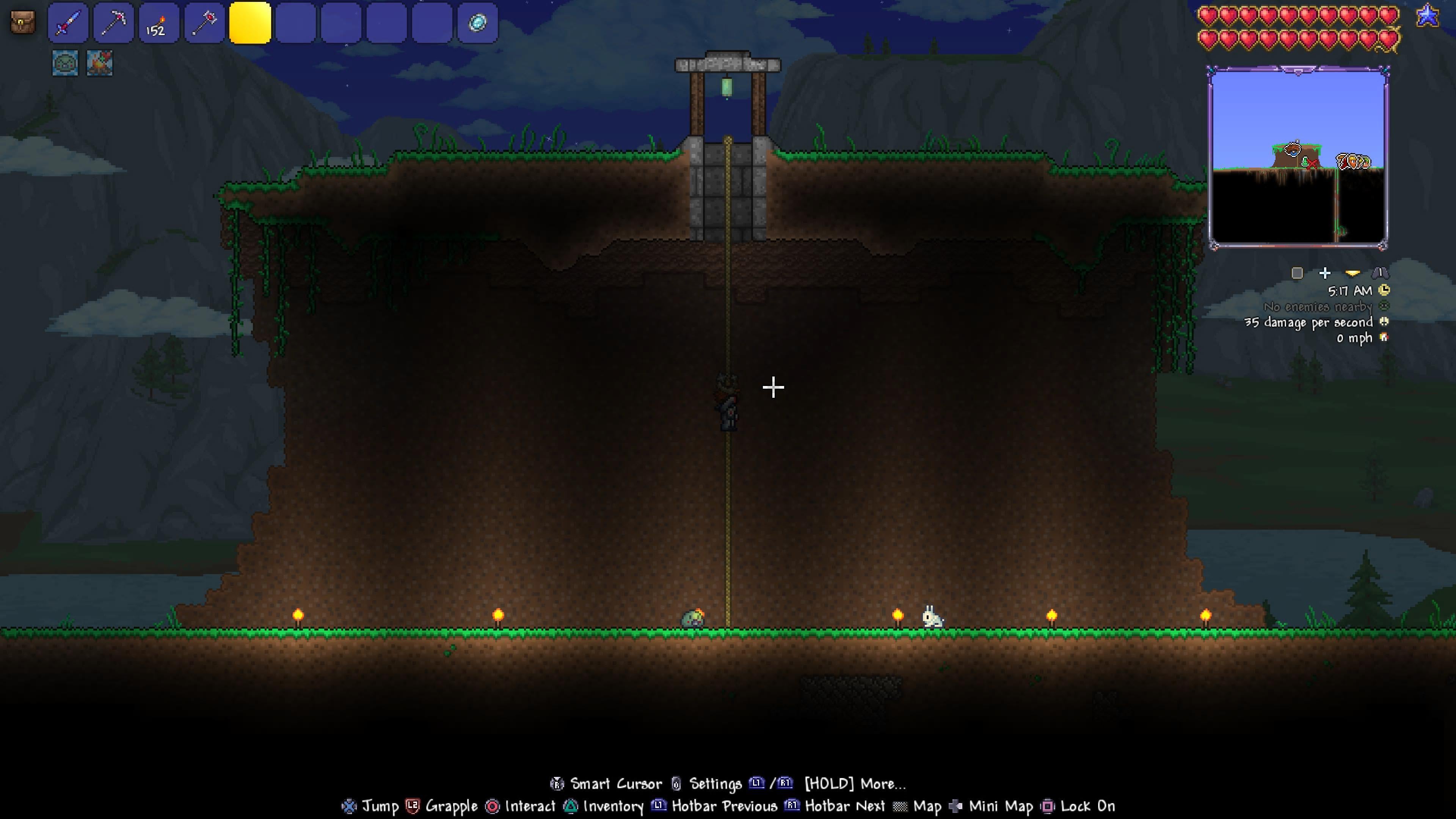Viewport: 1456px width, 819px height.
Task: Open the inventory bag icon
Action: pyautogui.click(x=23, y=23)
